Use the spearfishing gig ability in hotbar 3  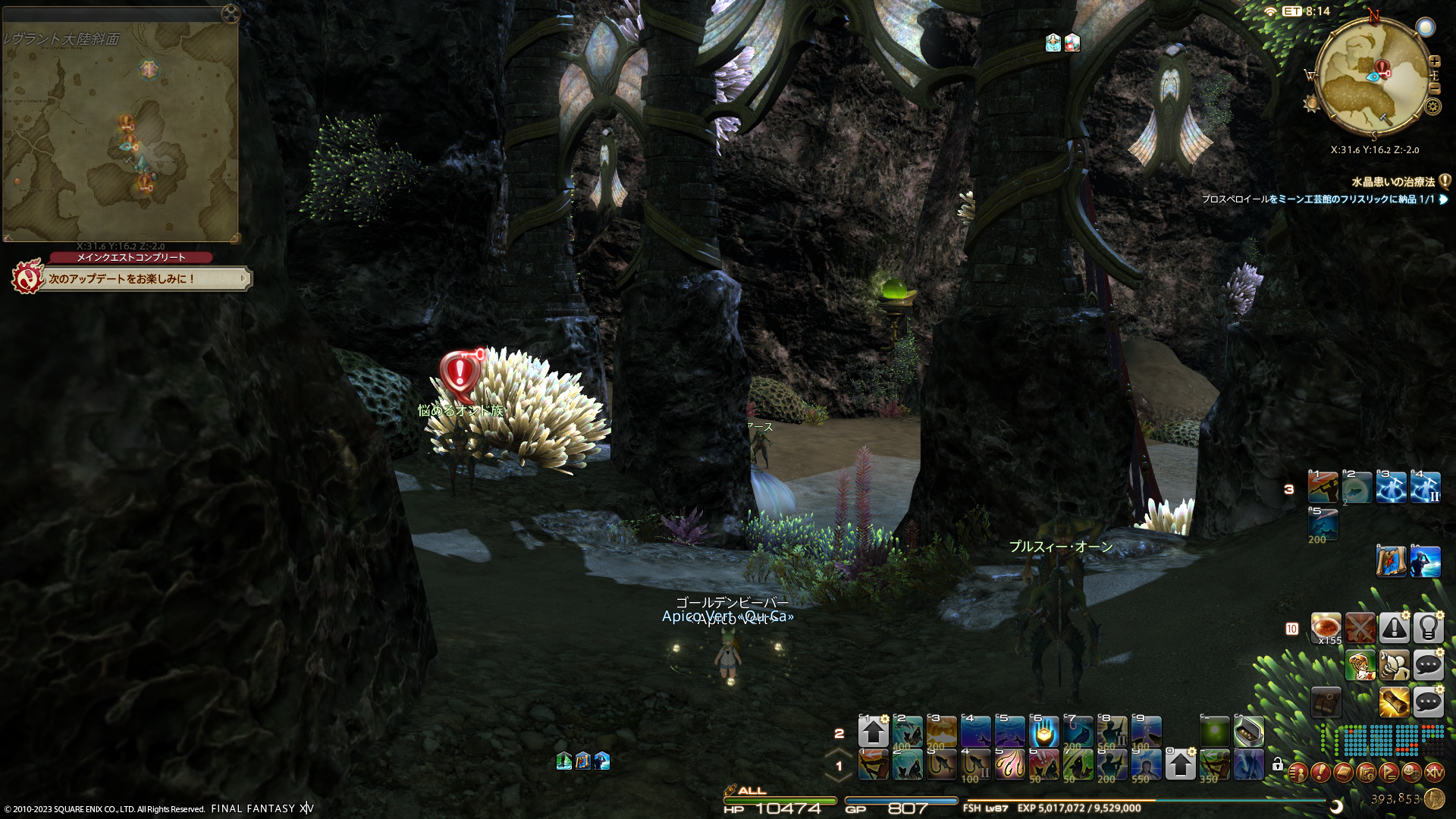(1323, 488)
